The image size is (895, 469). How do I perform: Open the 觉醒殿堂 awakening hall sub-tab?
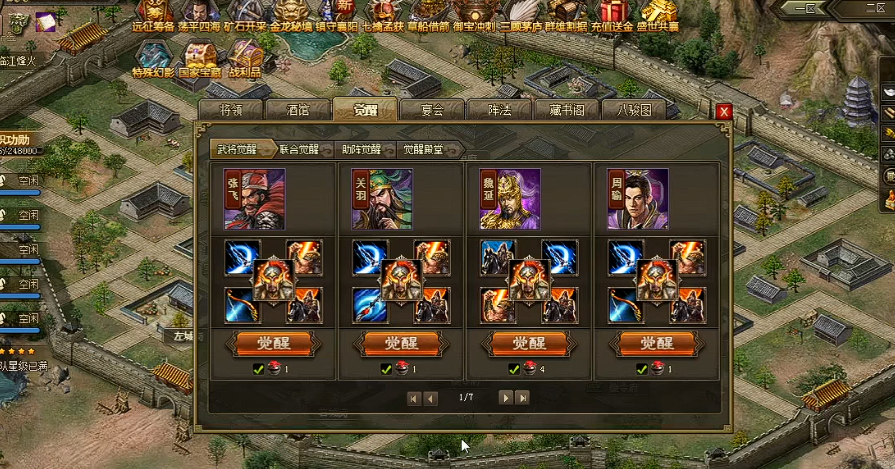424,150
